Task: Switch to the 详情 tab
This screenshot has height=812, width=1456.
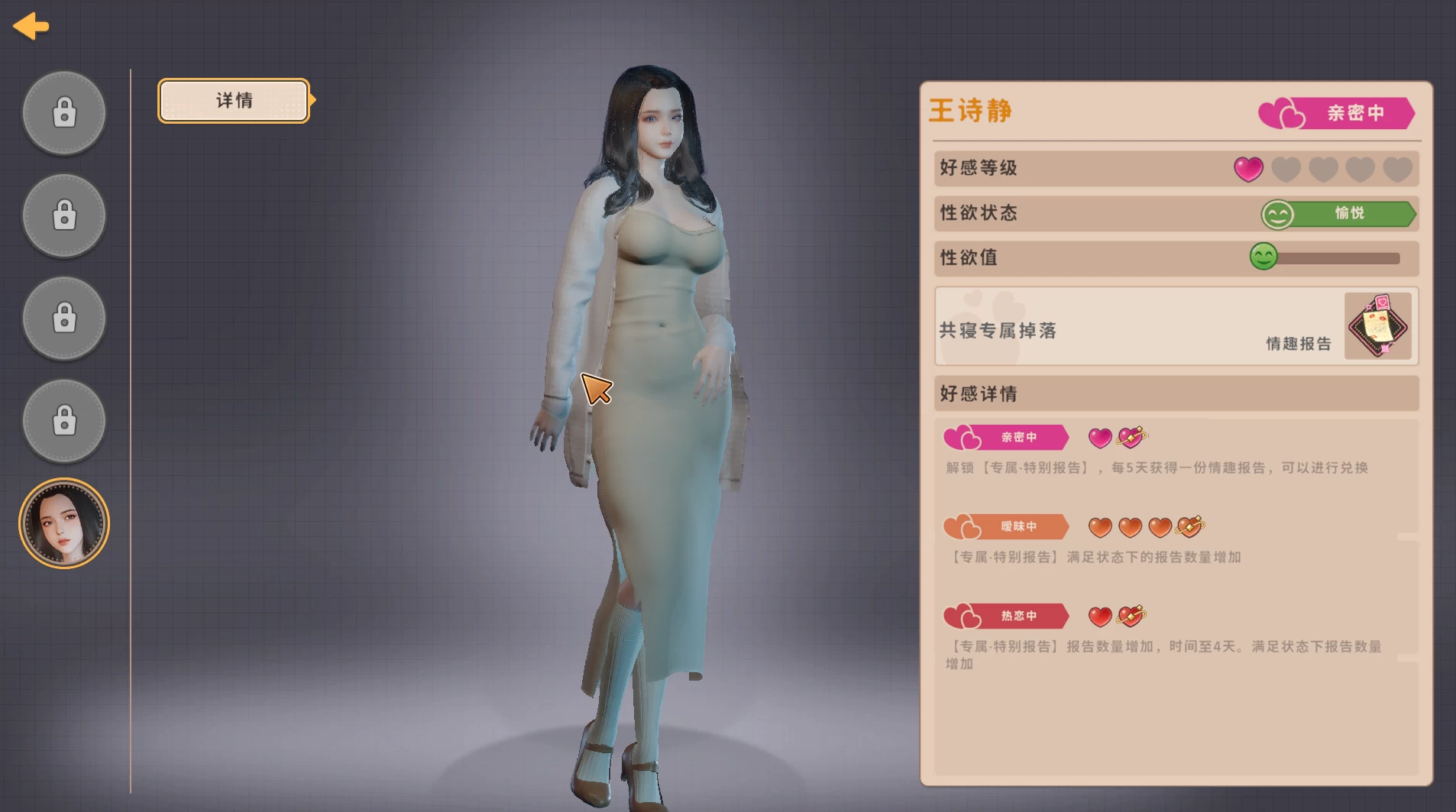Action: pos(232,100)
